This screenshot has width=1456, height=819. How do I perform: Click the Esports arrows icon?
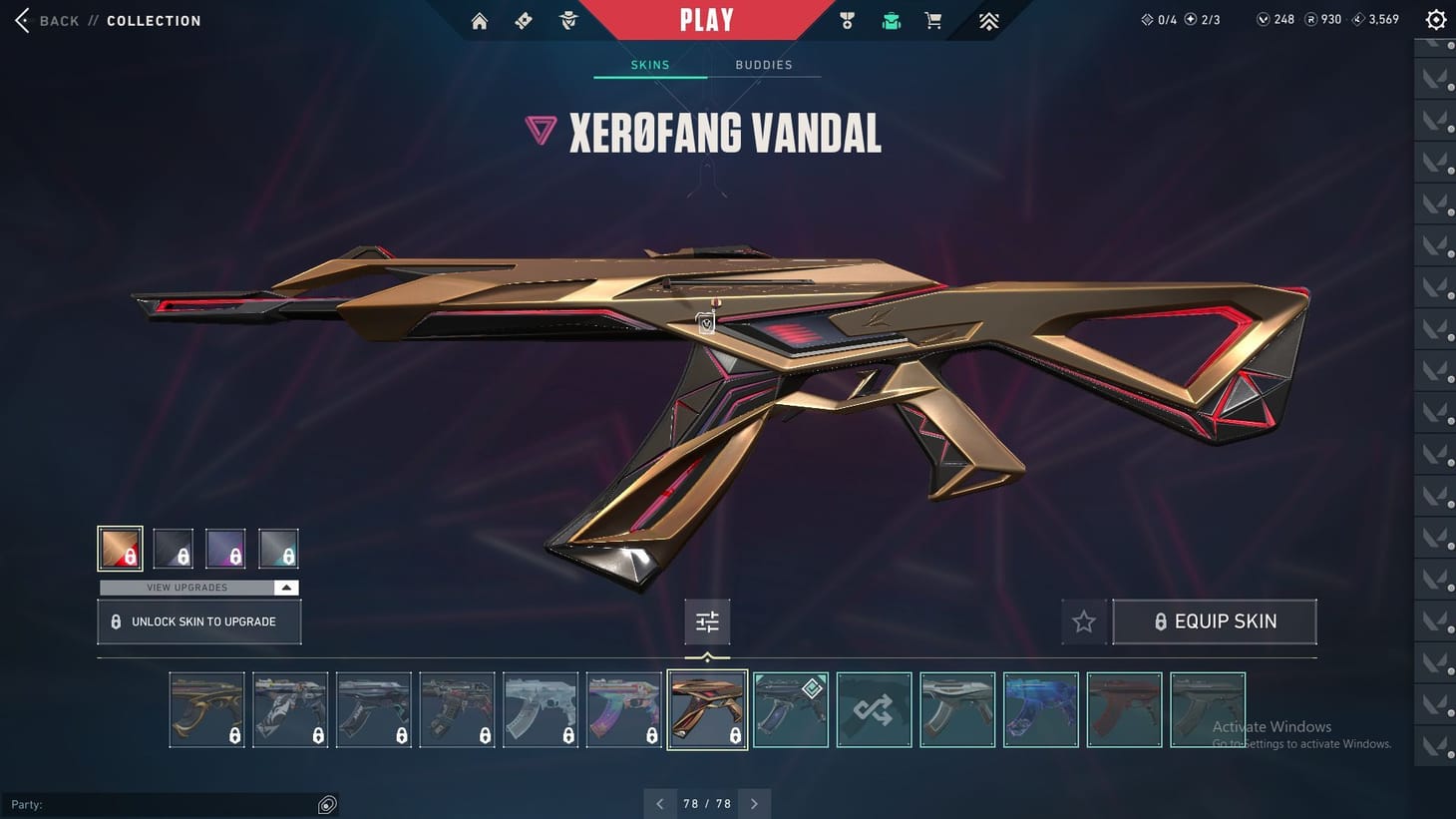[x=987, y=20]
